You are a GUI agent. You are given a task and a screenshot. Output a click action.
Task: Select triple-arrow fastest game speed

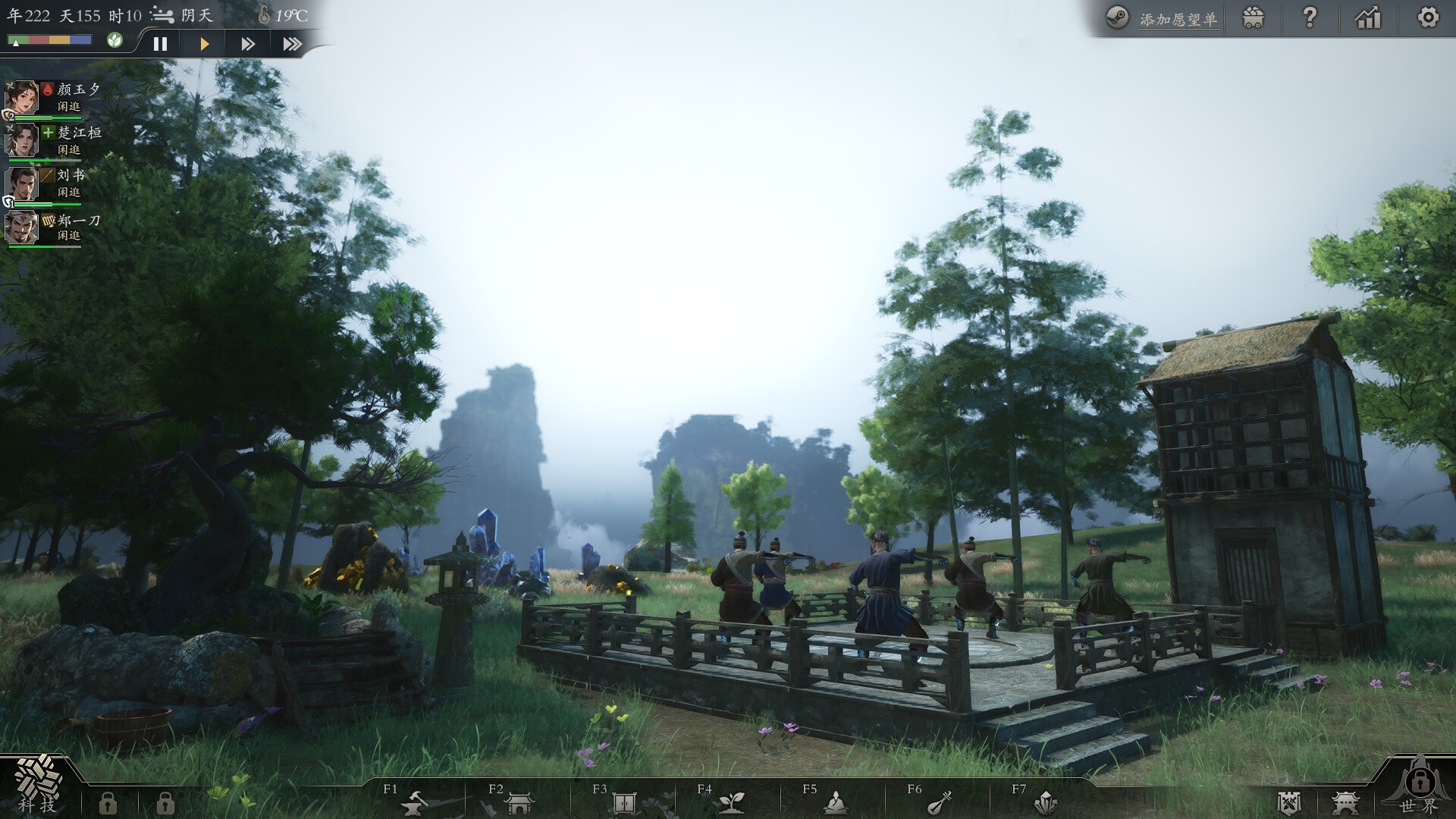[293, 43]
